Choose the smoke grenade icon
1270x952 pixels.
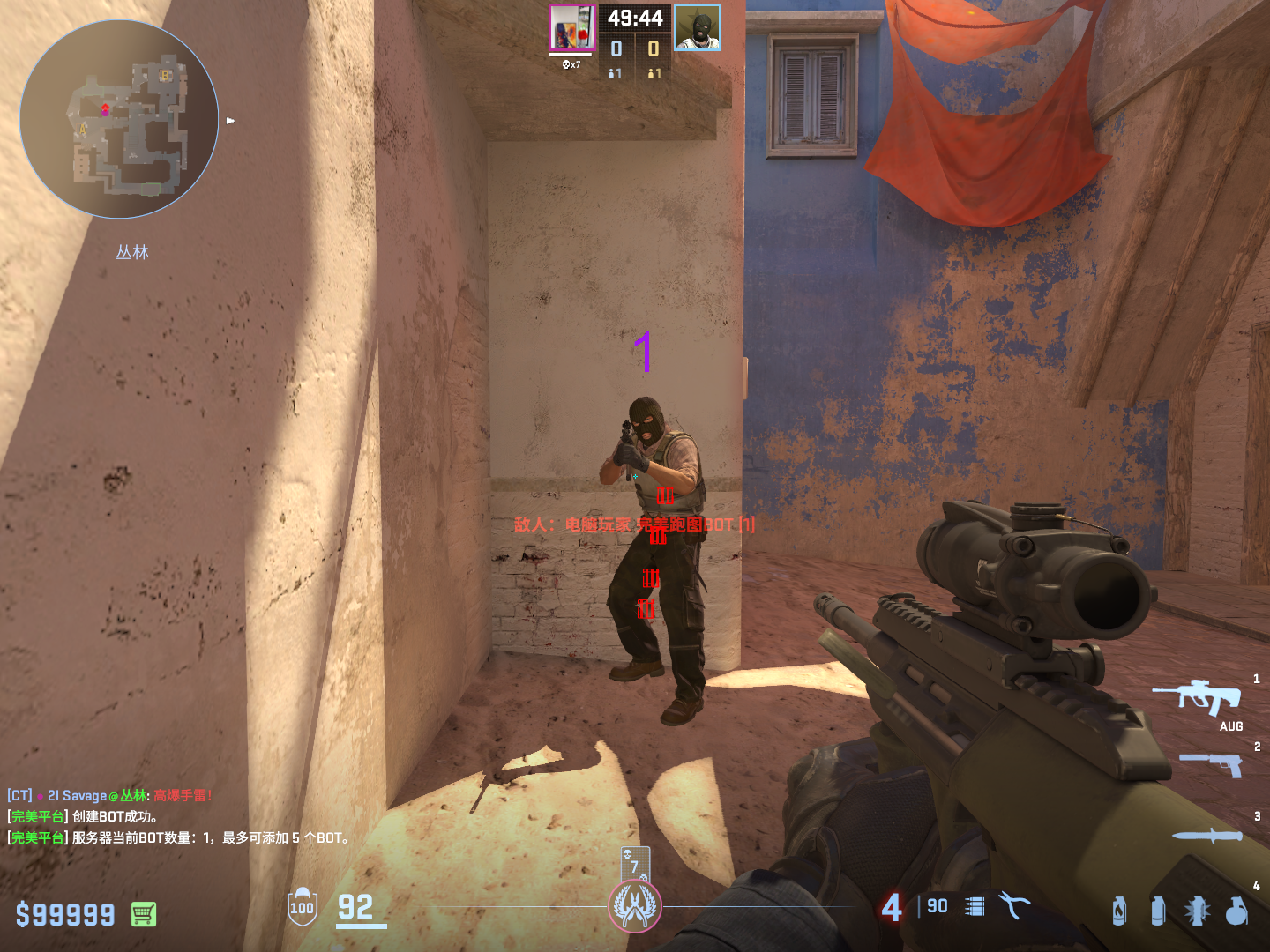click(x=1158, y=910)
